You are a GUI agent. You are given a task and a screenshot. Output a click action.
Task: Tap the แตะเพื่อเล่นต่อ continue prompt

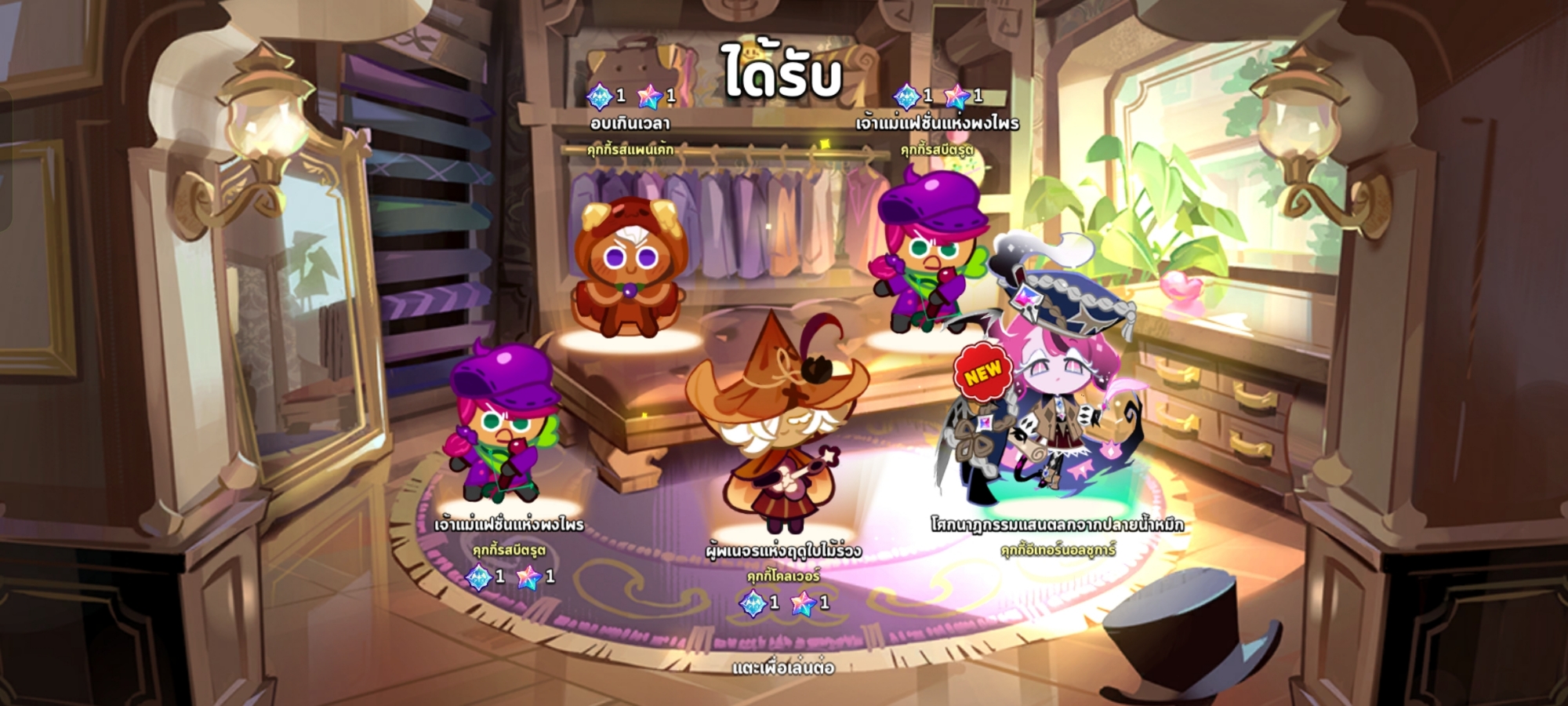point(783,668)
